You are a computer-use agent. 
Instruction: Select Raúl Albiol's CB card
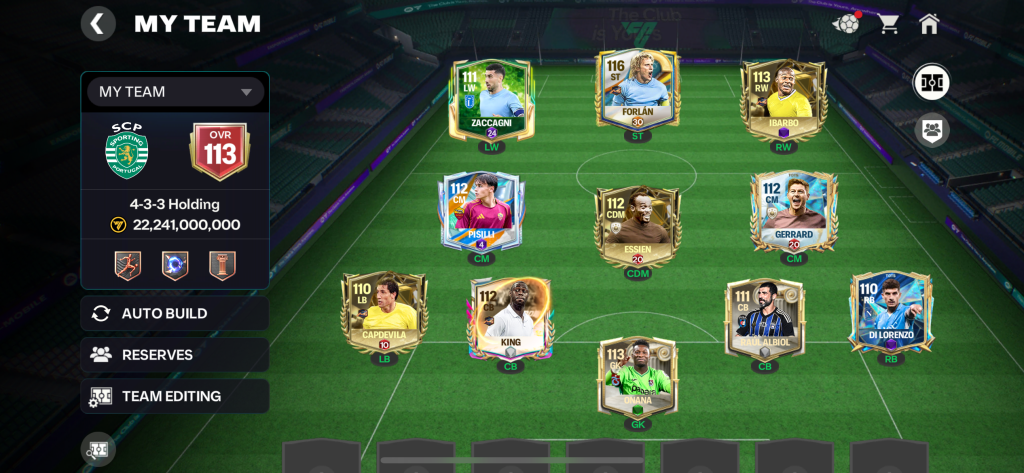764,318
